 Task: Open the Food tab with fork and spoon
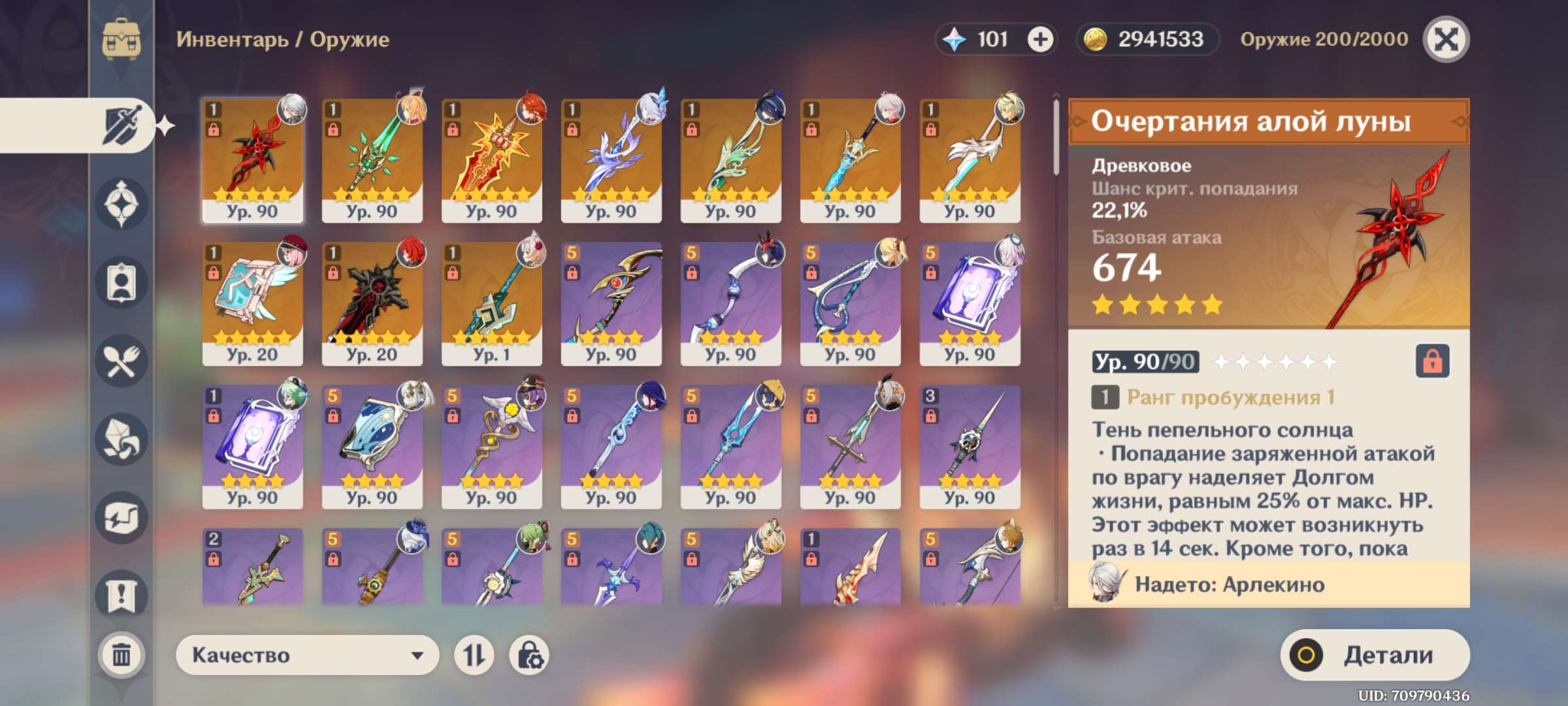click(x=122, y=361)
